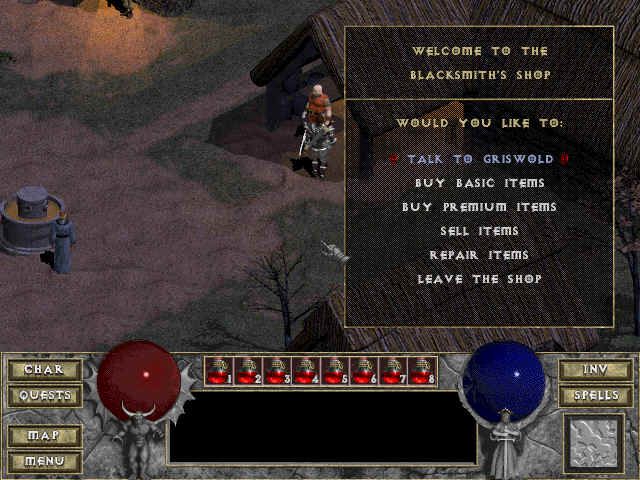Leave the Shop
Image resolution: width=640 pixels, height=480 pixels.
479,279
